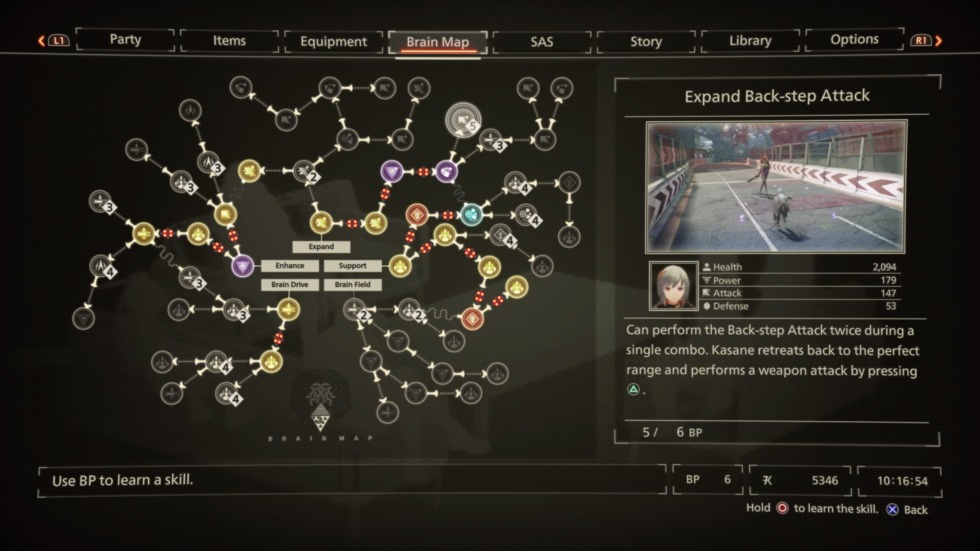980x551 pixels.
Task: Show the Library tab
Action: [x=749, y=41]
